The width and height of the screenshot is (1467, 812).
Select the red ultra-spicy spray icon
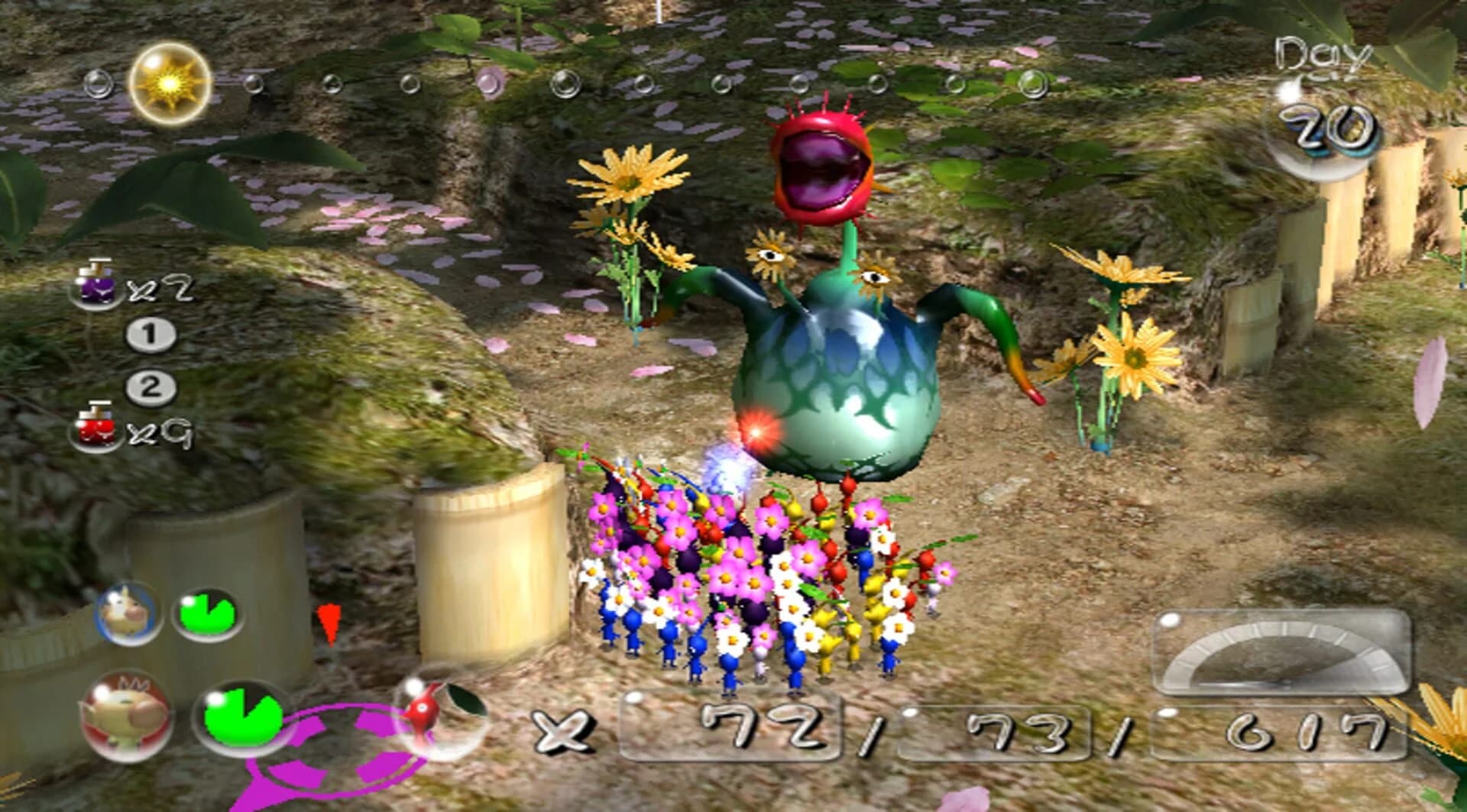tap(99, 433)
